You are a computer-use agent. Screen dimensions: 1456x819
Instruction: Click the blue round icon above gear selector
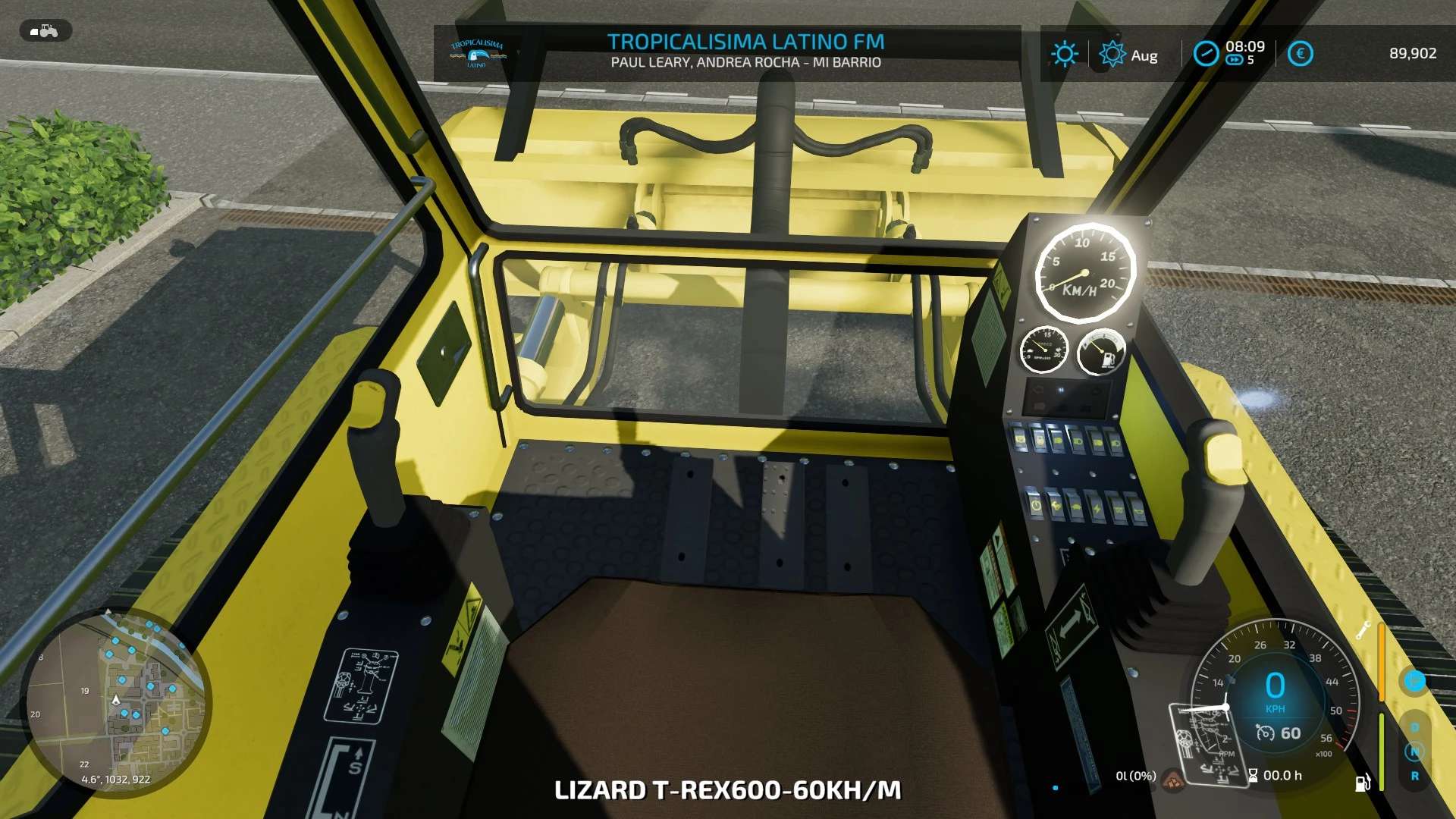pyautogui.click(x=1414, y=680)
